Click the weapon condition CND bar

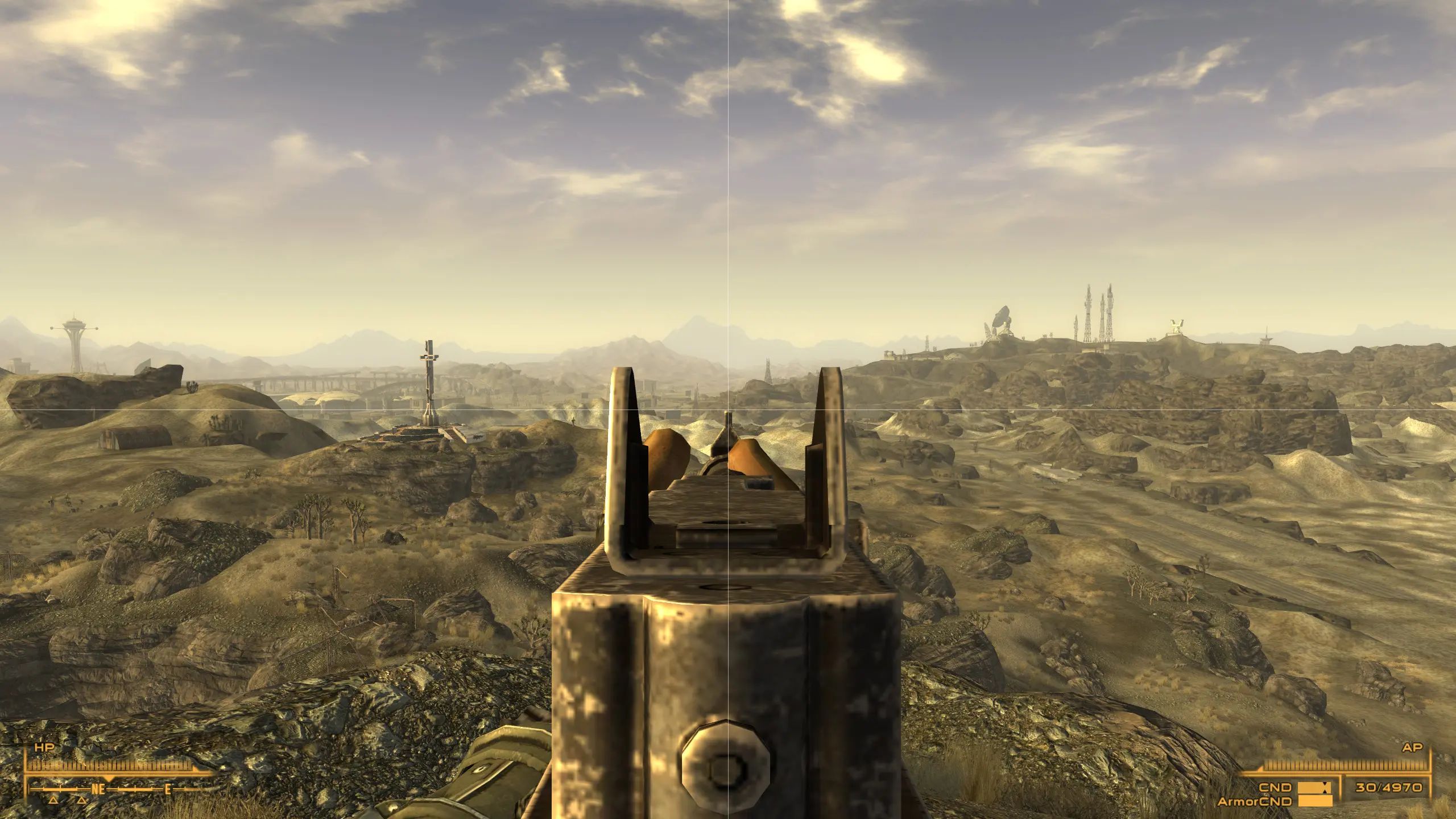coord(1314,788)
